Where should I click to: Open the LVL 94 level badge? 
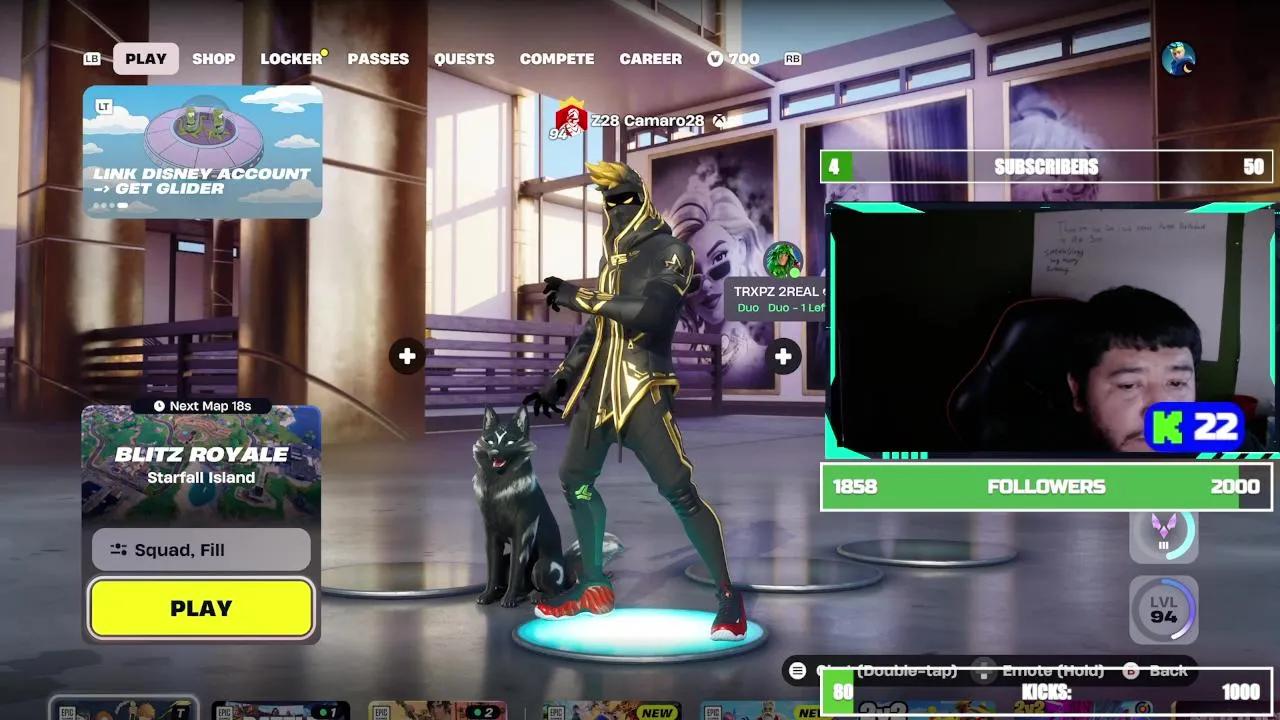(1163, 610)
